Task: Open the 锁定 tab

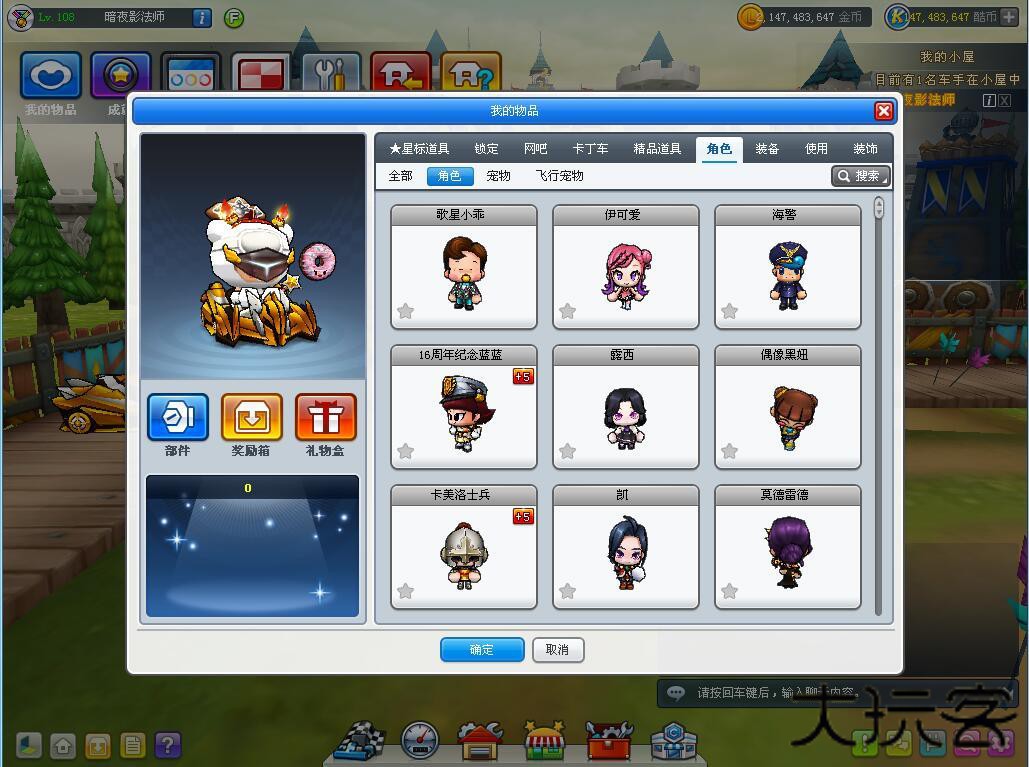Action: (x=486, y=149)
